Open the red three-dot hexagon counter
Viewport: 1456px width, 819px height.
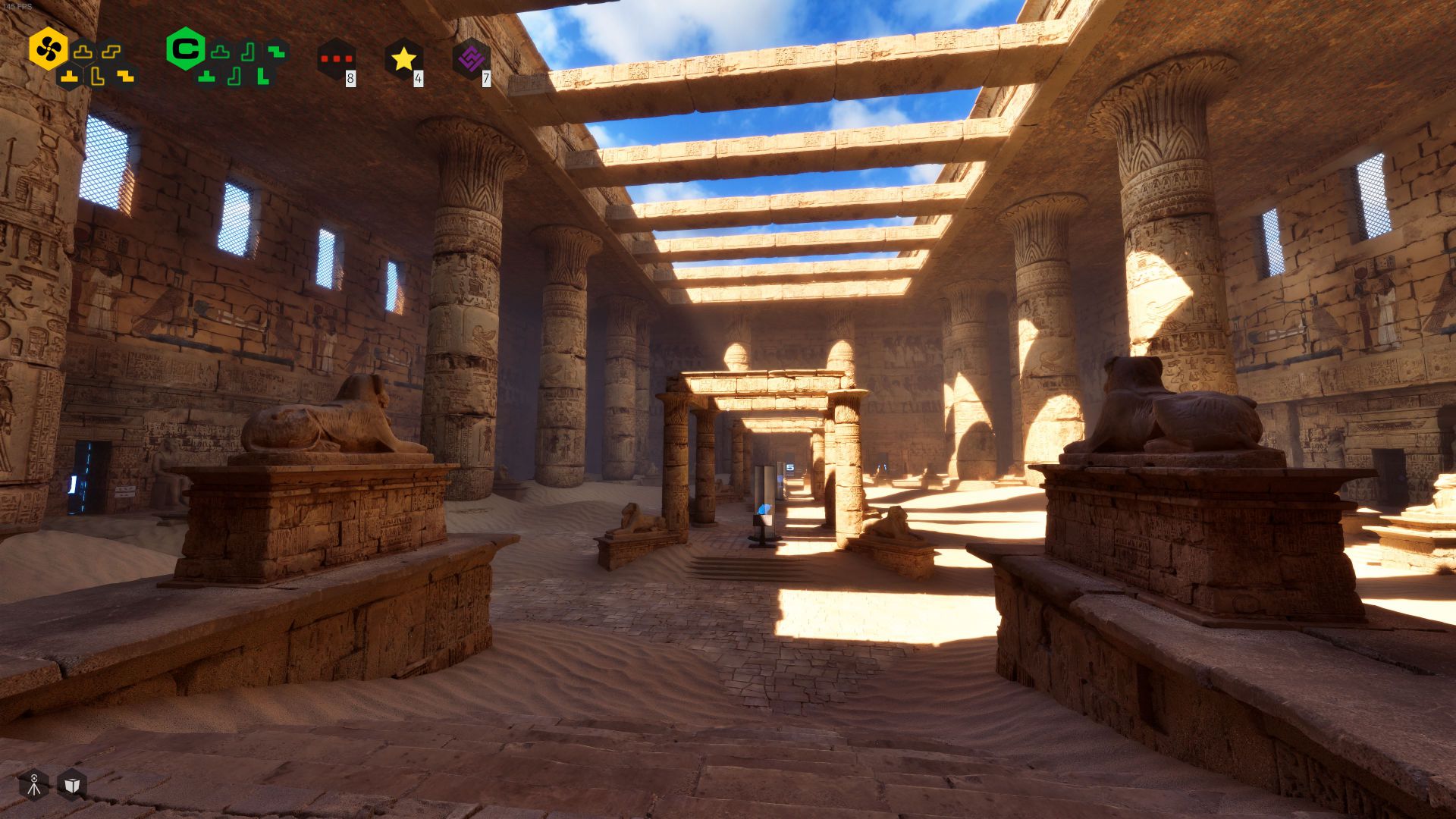(x=336, y=59)
